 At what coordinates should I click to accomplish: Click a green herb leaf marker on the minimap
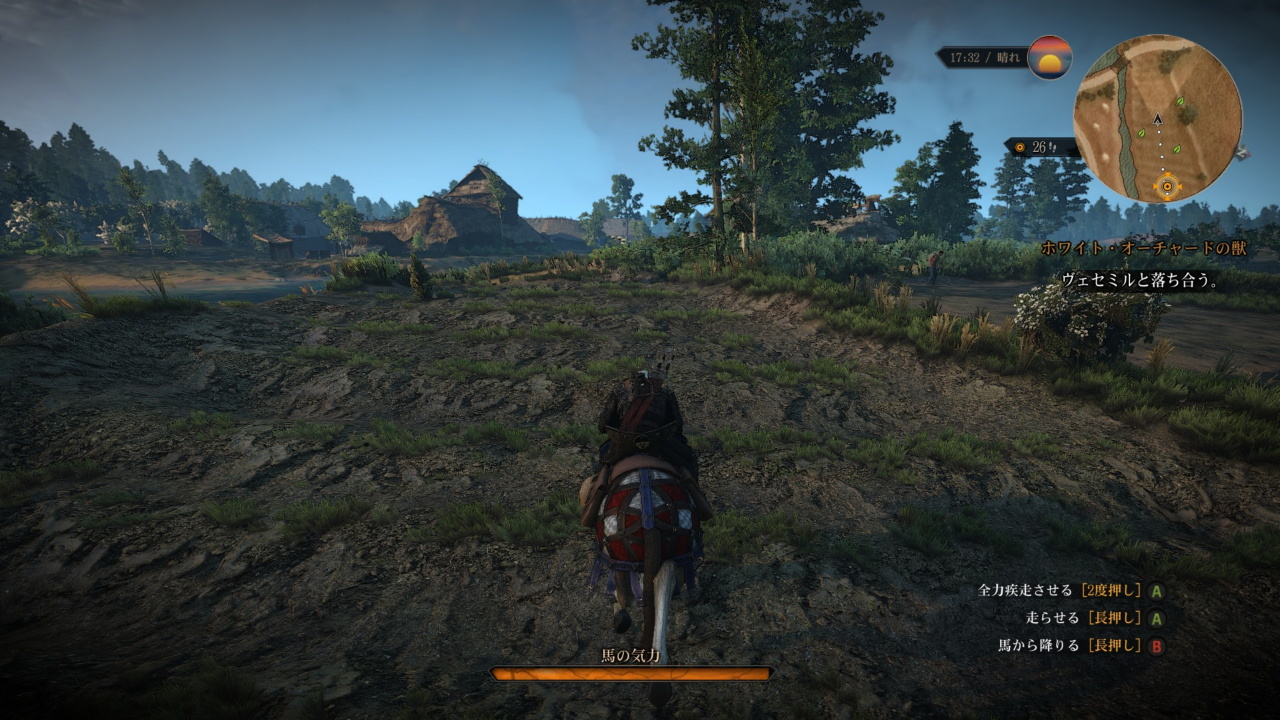[1180, 101]
